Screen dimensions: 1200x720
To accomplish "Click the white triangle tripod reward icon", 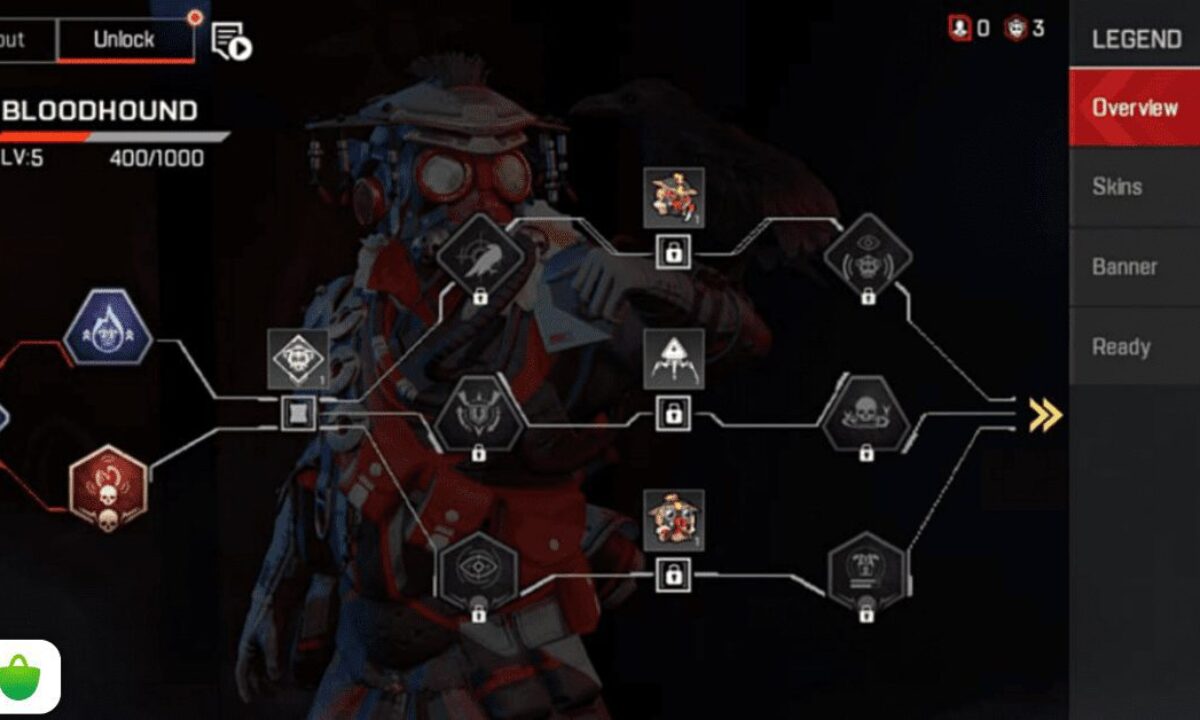I will [673, 359].
